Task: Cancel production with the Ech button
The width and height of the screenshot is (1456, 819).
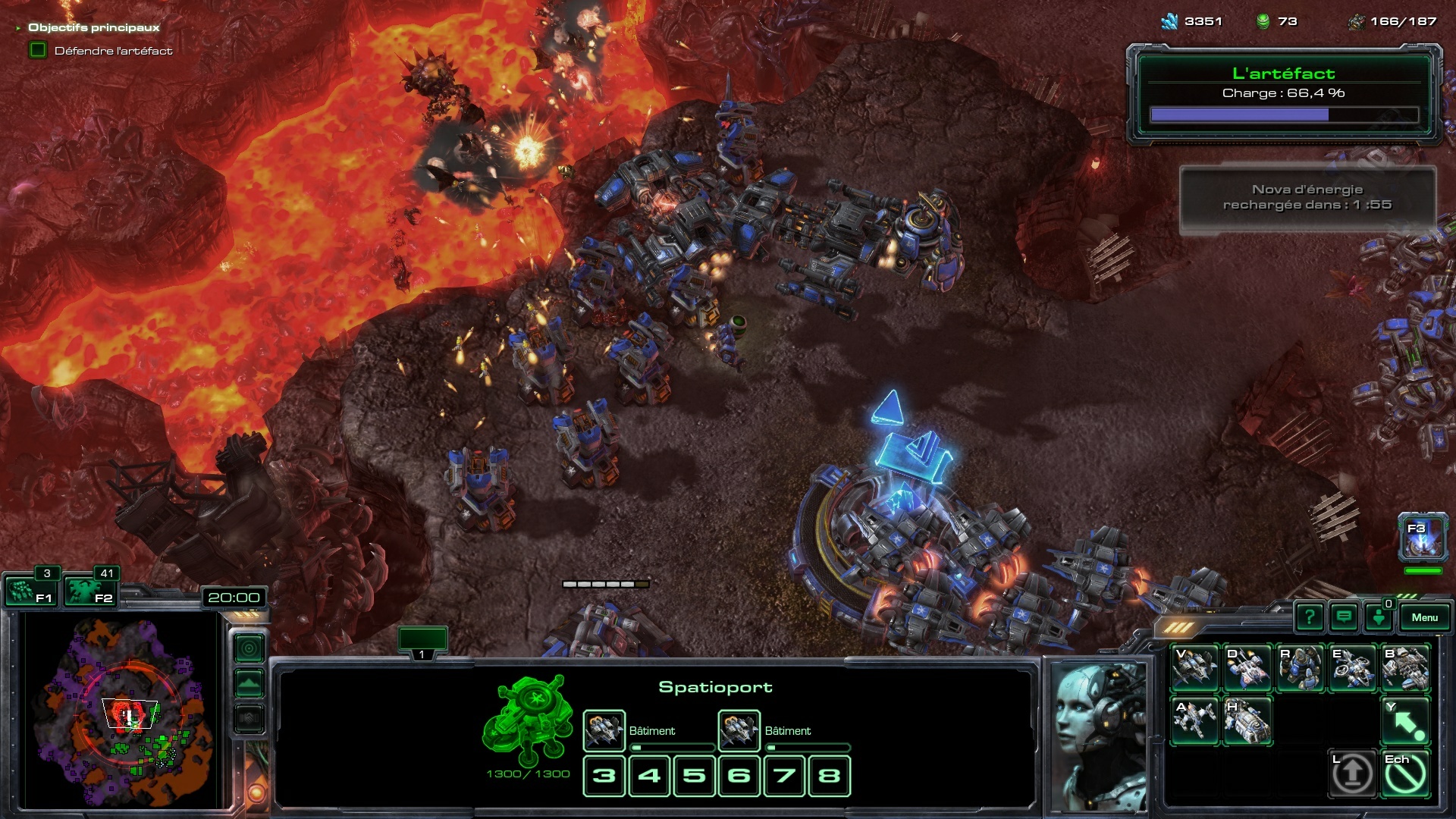Action: 1405,773
